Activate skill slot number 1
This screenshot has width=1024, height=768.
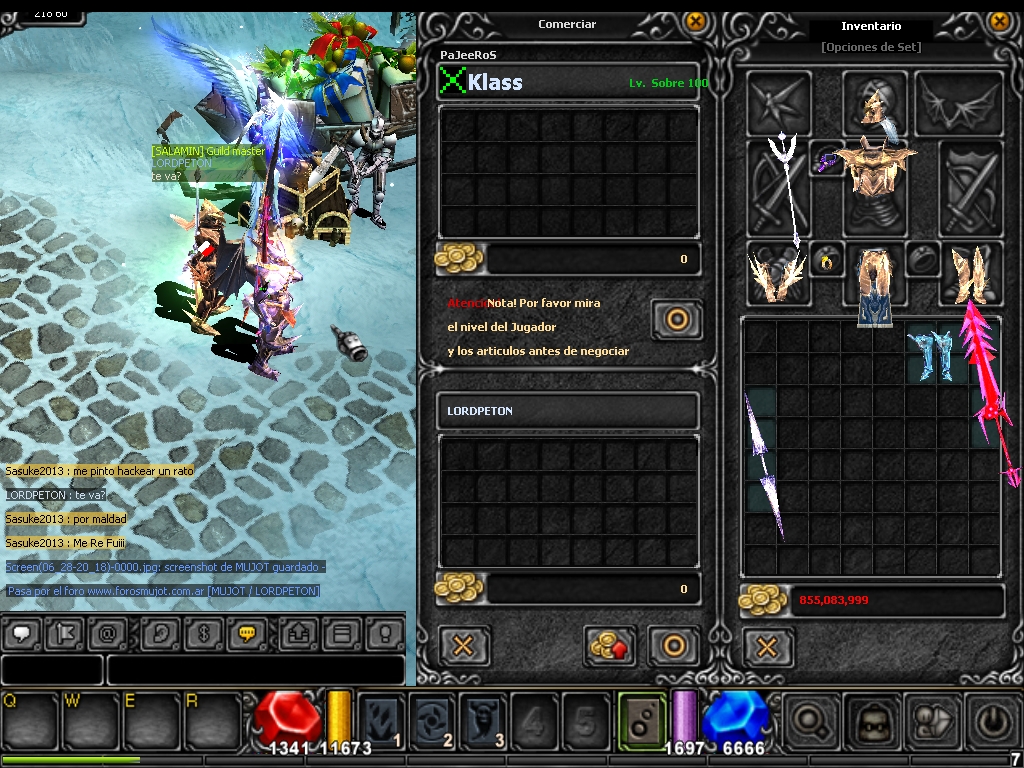pos(382,718)
